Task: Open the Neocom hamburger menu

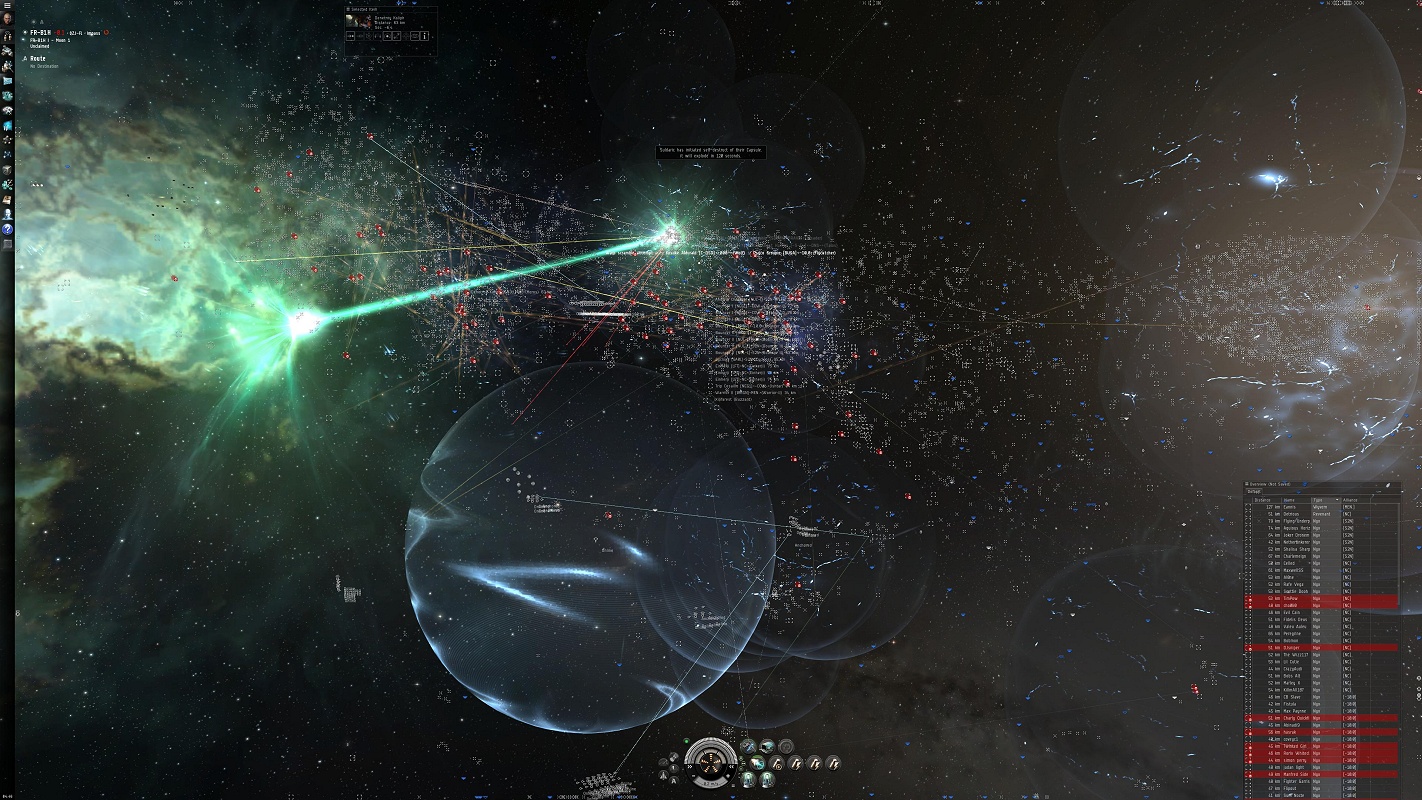Action: [7, 6]
